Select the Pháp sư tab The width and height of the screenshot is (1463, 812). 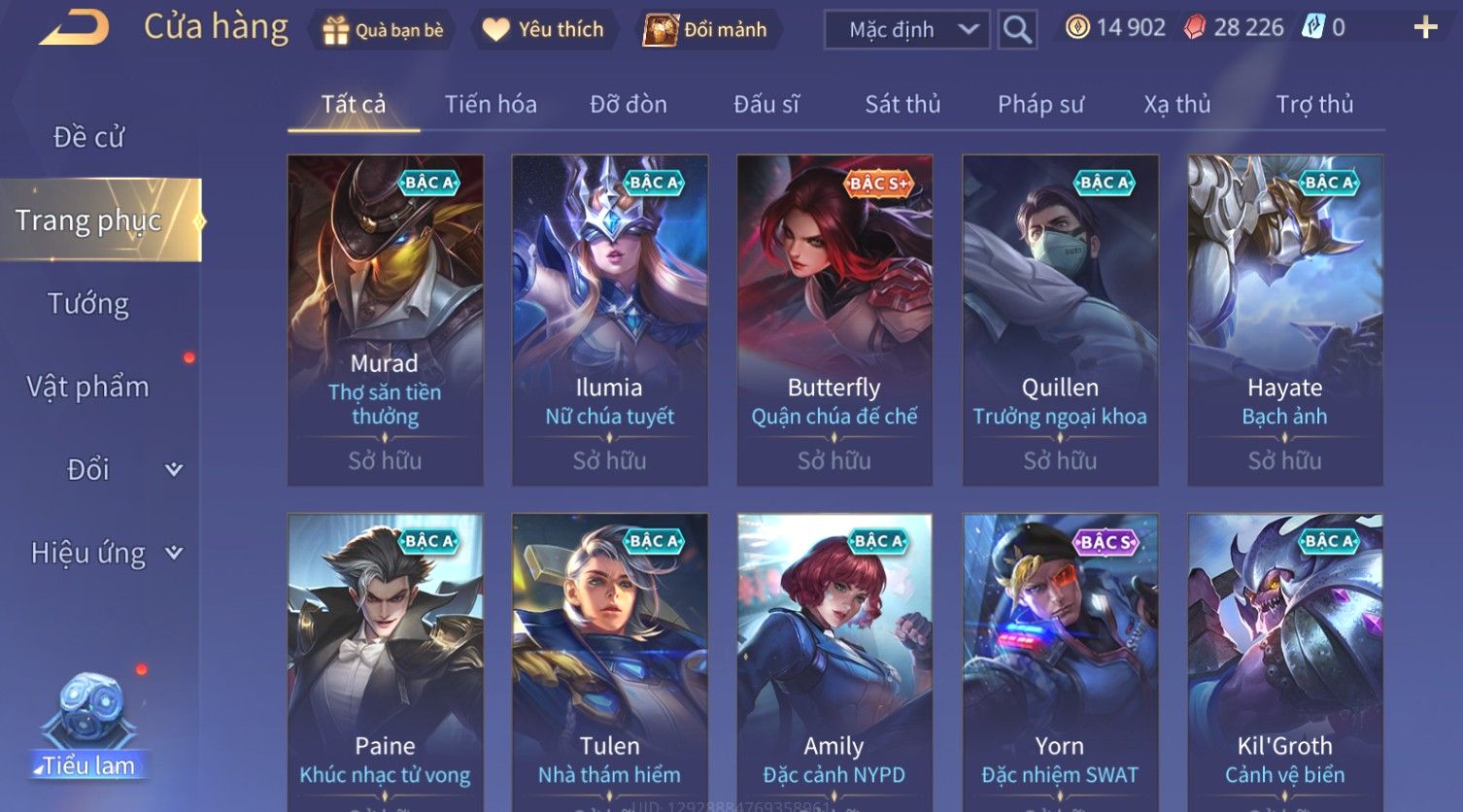pos(1040,104)
